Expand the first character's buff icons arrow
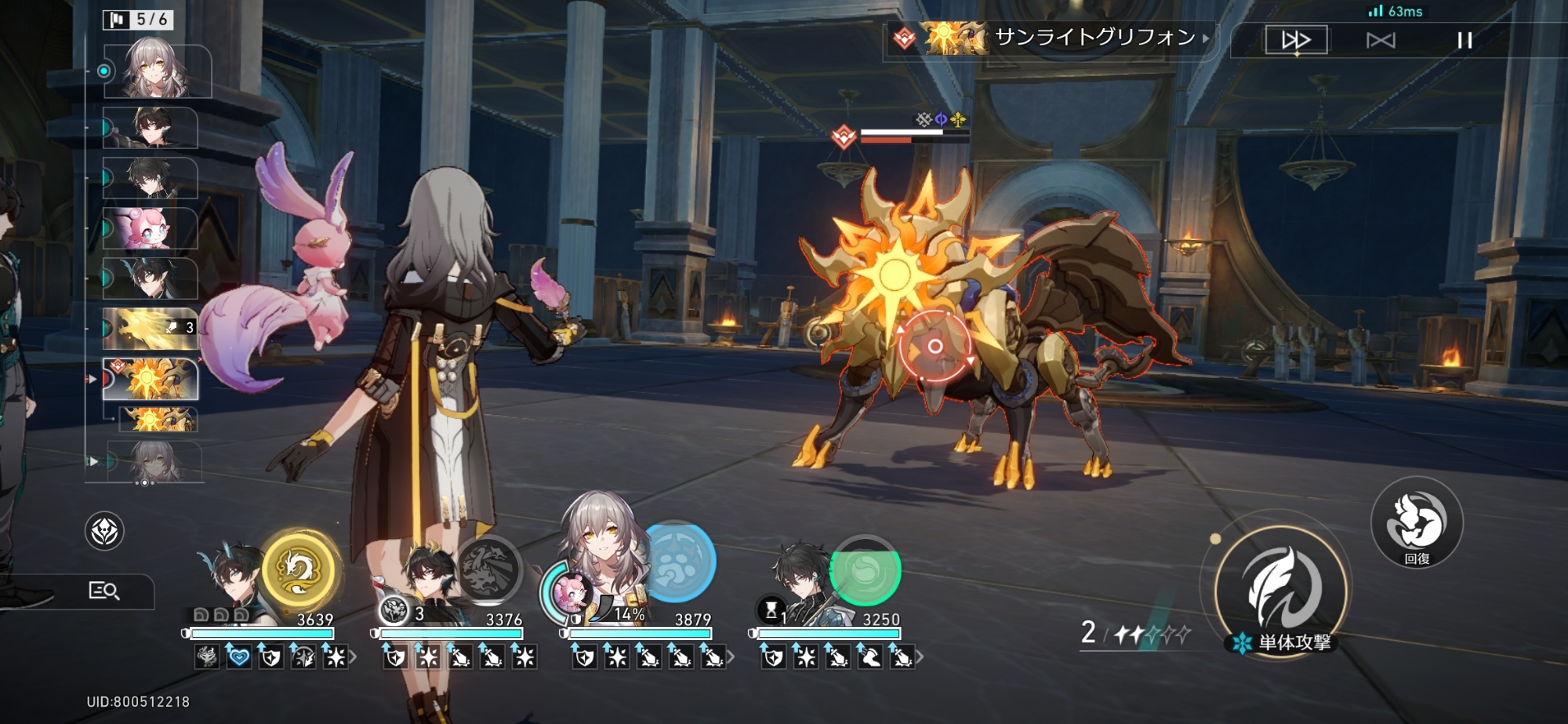This screenshot has height=724, width=1568. coord(354,657)
